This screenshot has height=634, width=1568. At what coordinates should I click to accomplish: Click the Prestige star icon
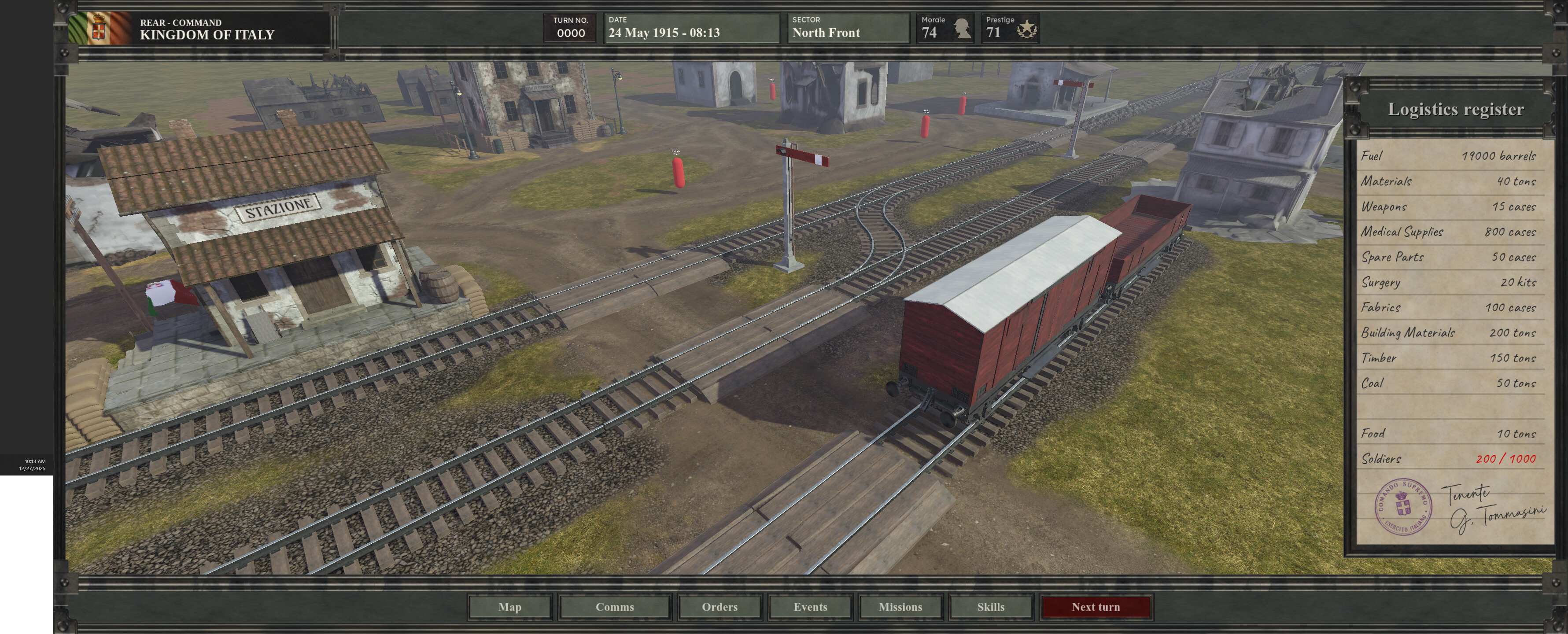pyautogui.click(x=1027, y=28)
